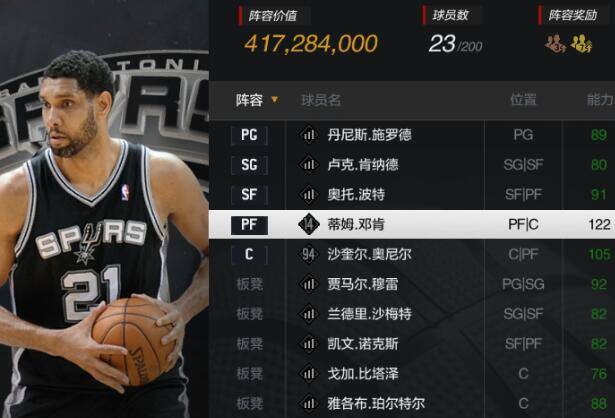Sort list by 能力 column
This screenshot has width=615, height=418.
click(x=600, y=100)
